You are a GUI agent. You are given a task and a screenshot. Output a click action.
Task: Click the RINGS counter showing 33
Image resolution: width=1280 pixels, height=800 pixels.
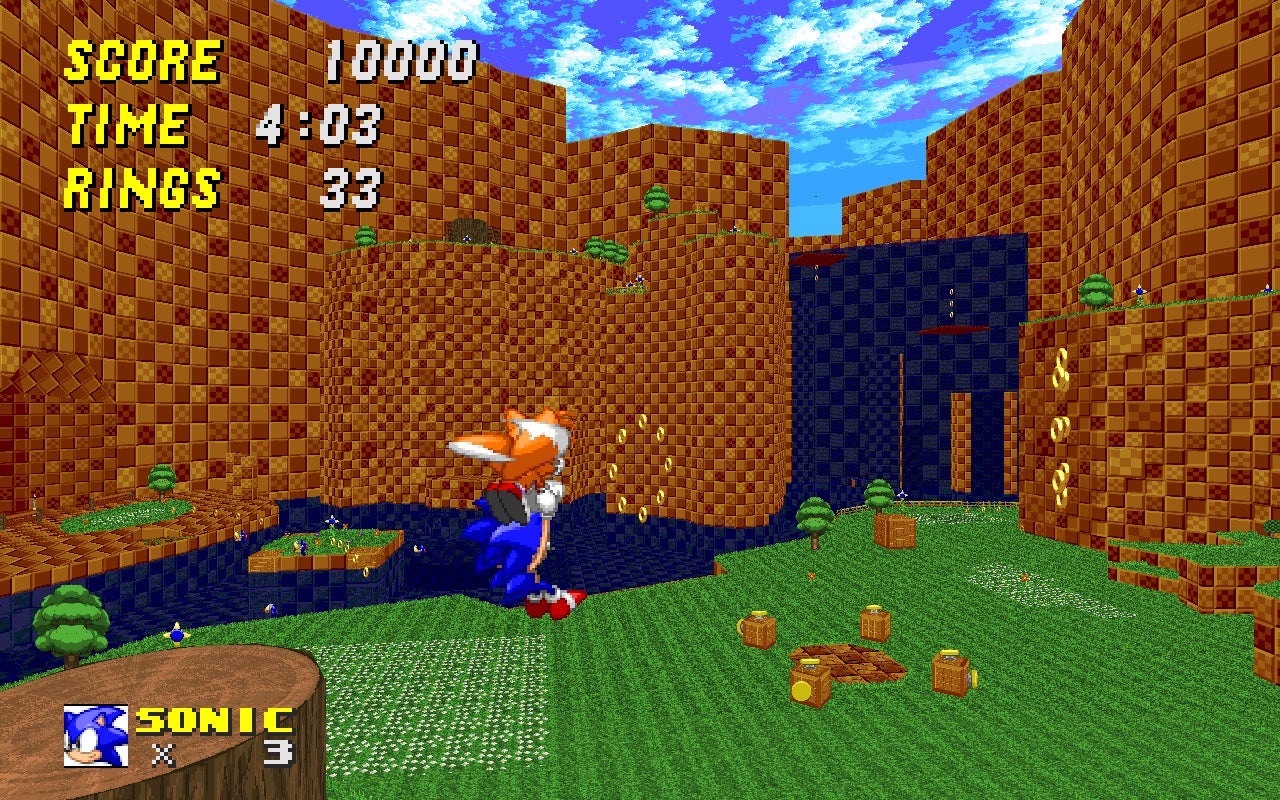pyautogui.click(x=355, y=190)
